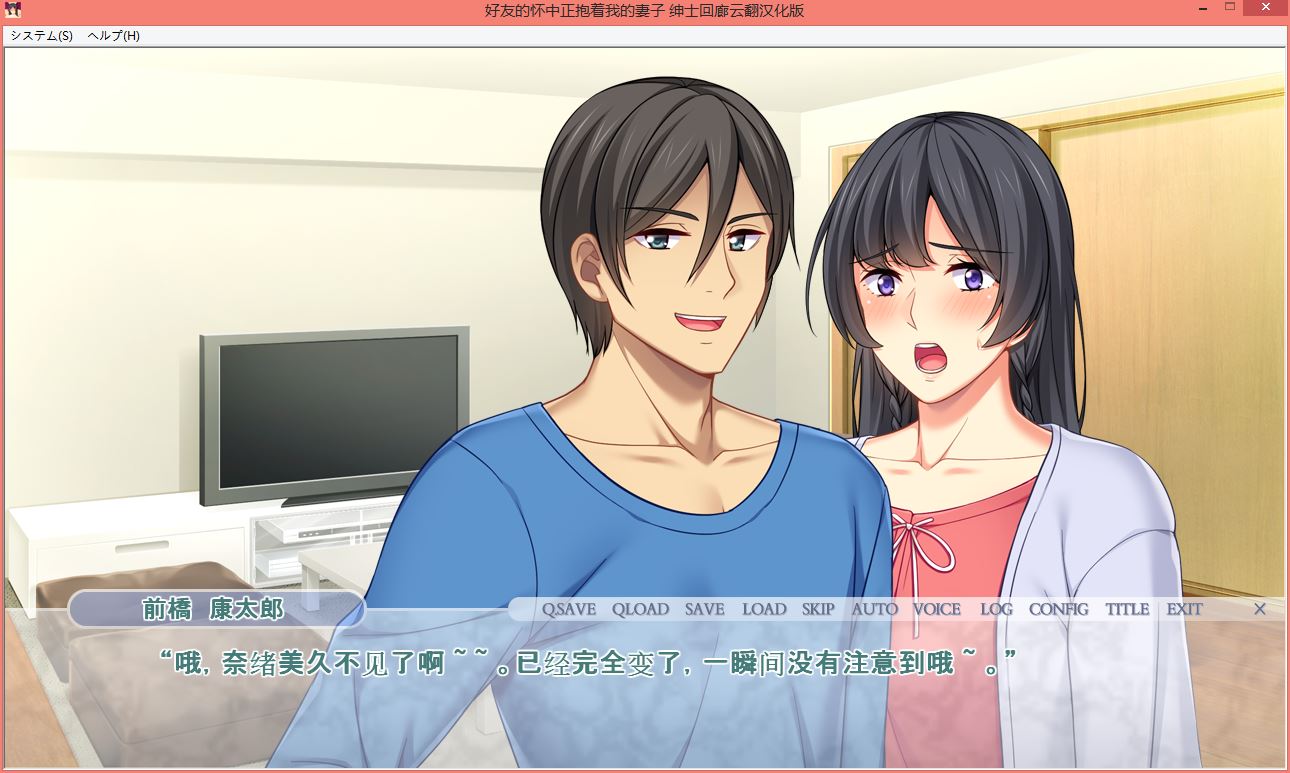The width and height of the screenshot is (1290, 773).
Task: Open the ヘルプ(H) menu
Action: click(113, 35)
